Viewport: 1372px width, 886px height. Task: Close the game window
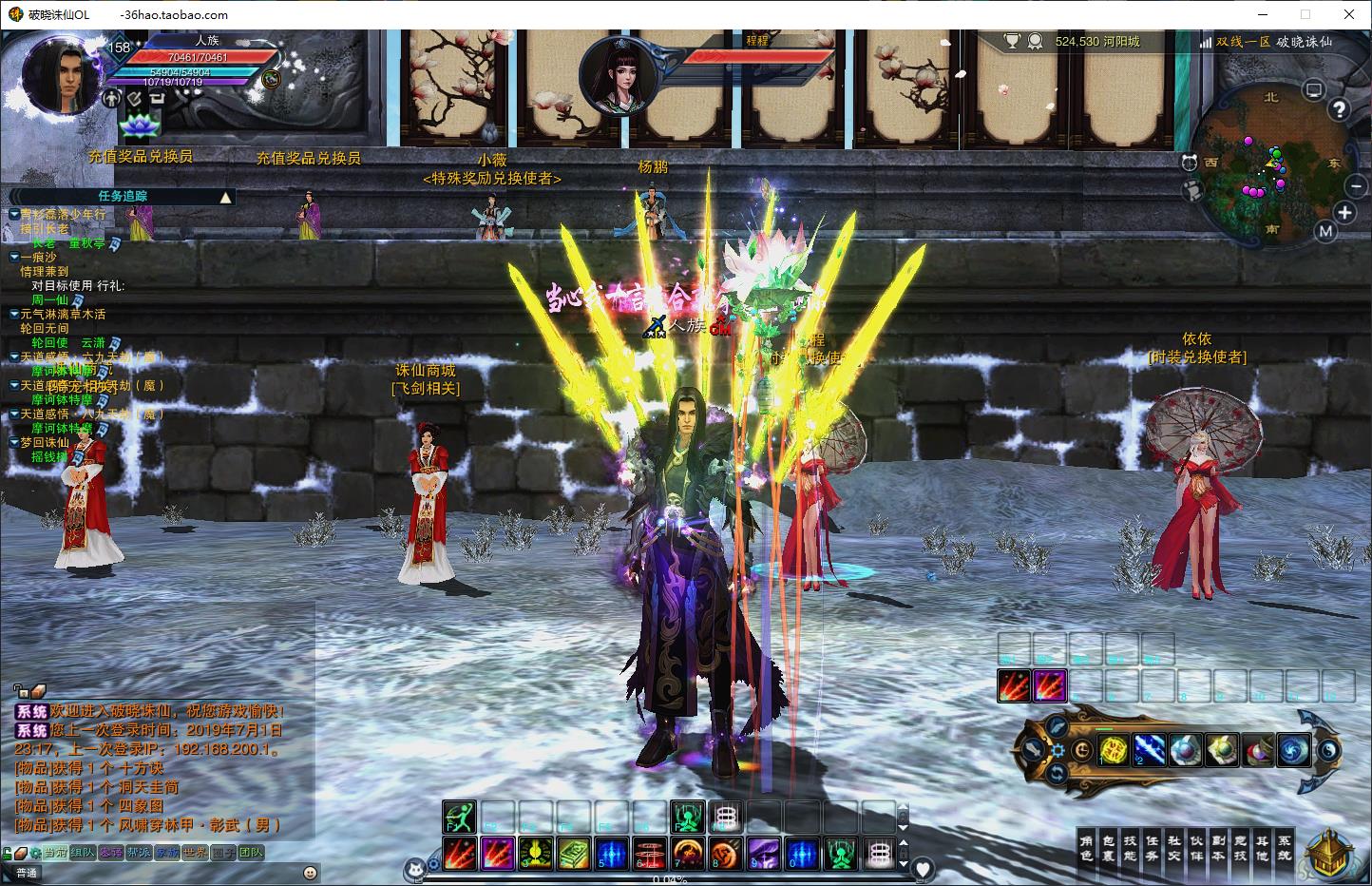(x=1349, y=14)
